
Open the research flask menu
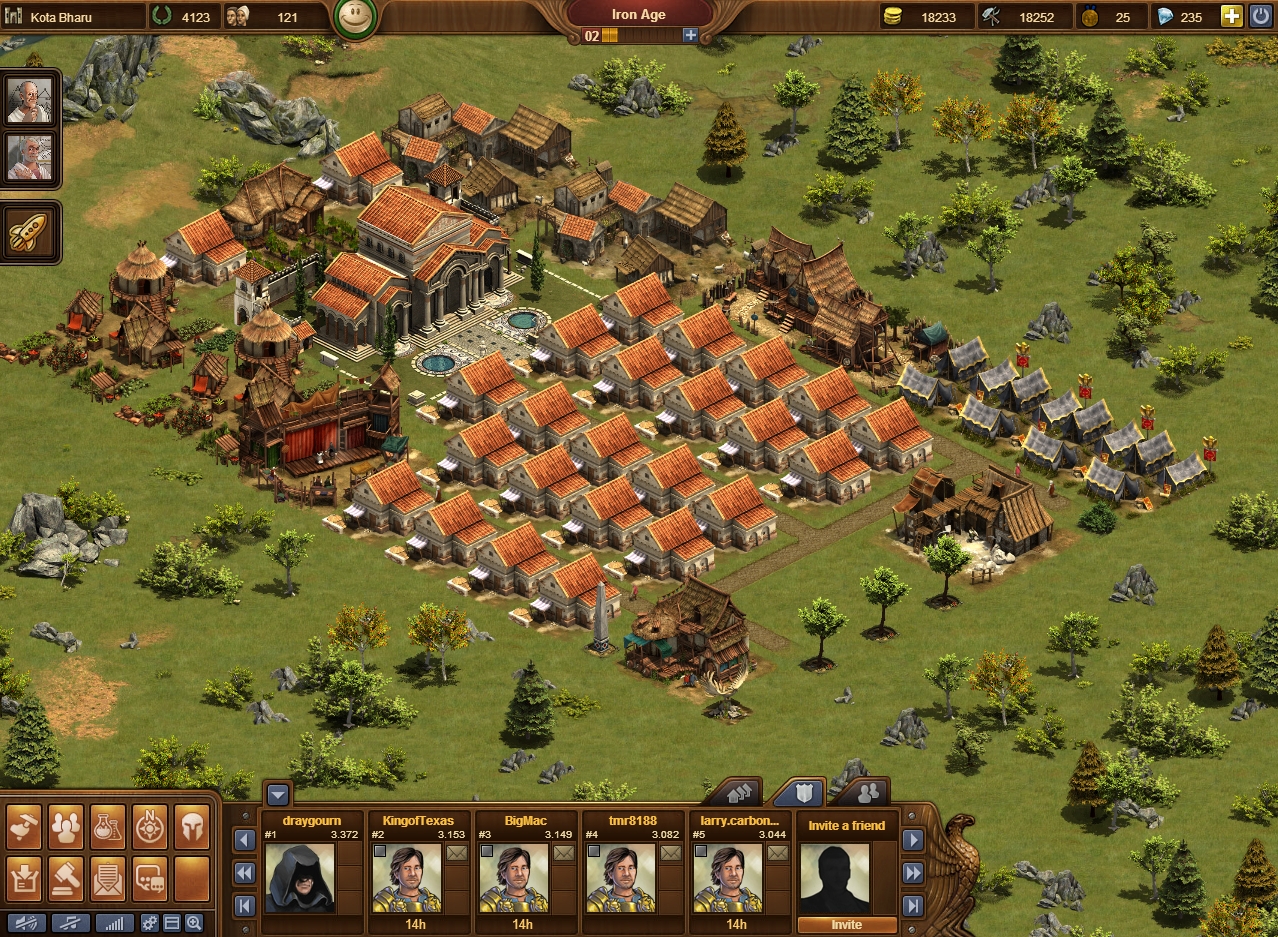[x=108, y=826]
